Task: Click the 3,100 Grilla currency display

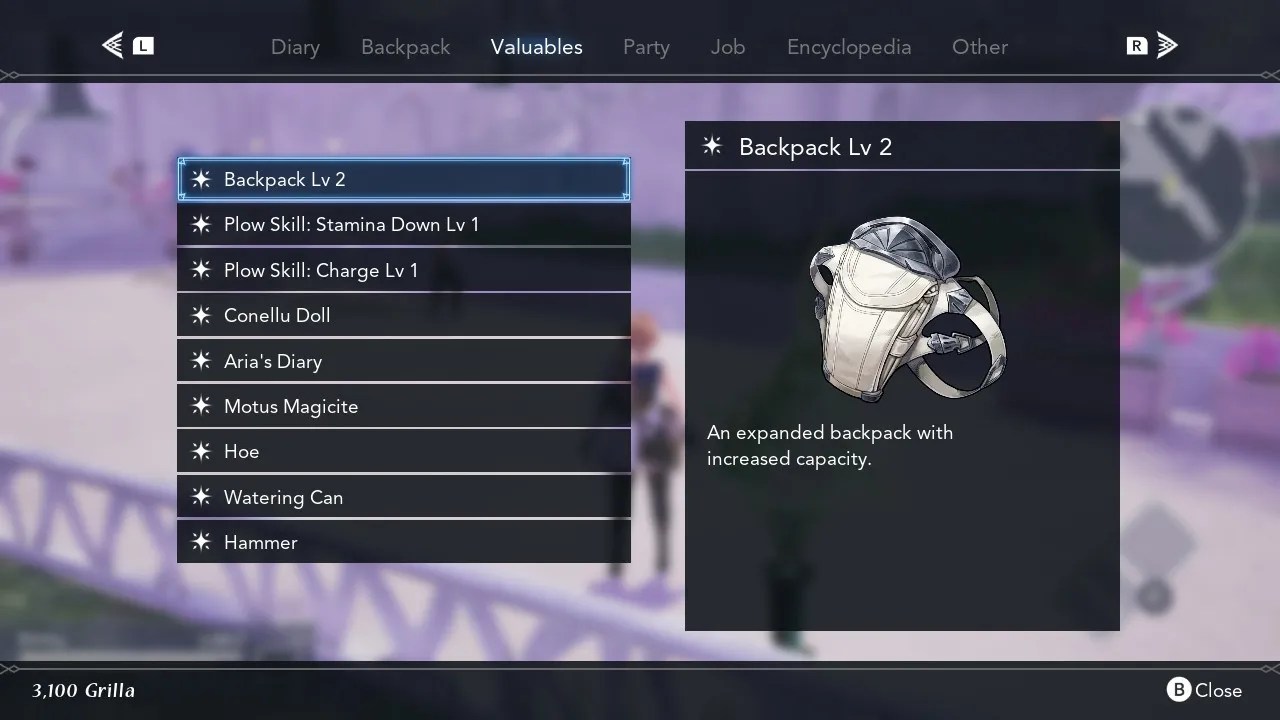Action: tap(83, 690)
